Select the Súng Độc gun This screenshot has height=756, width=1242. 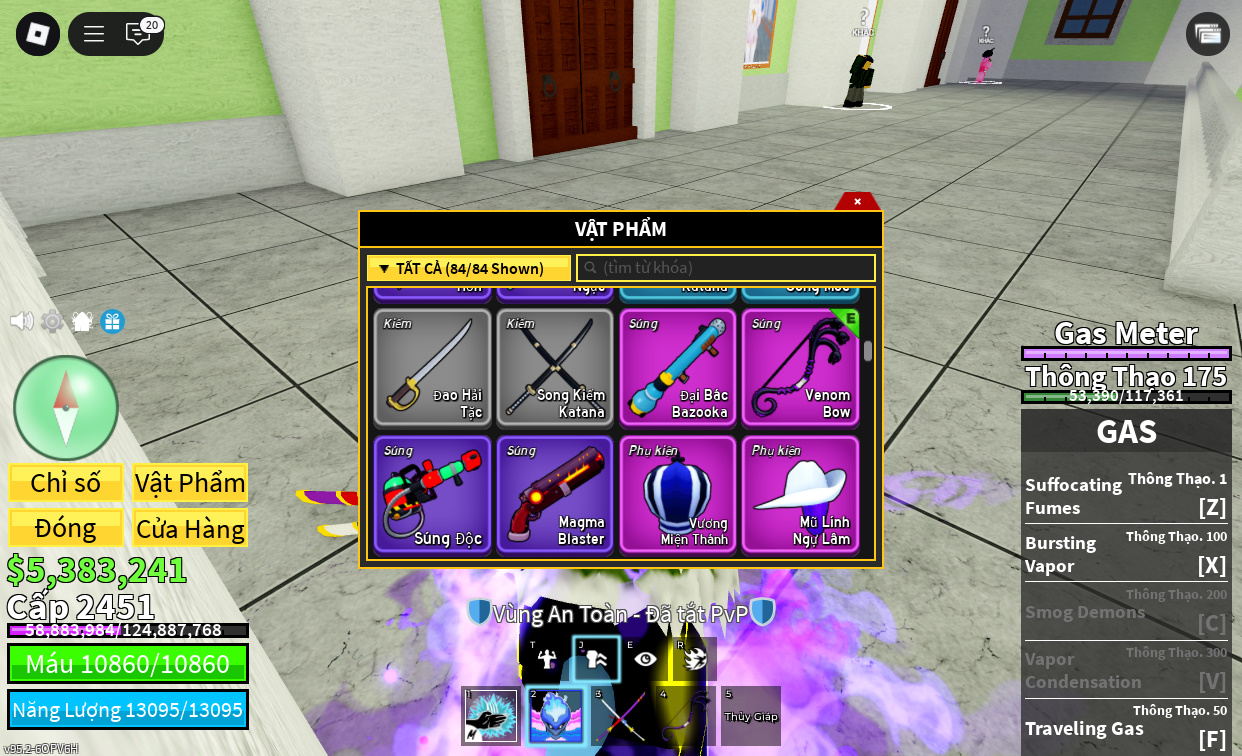point(433,495)
